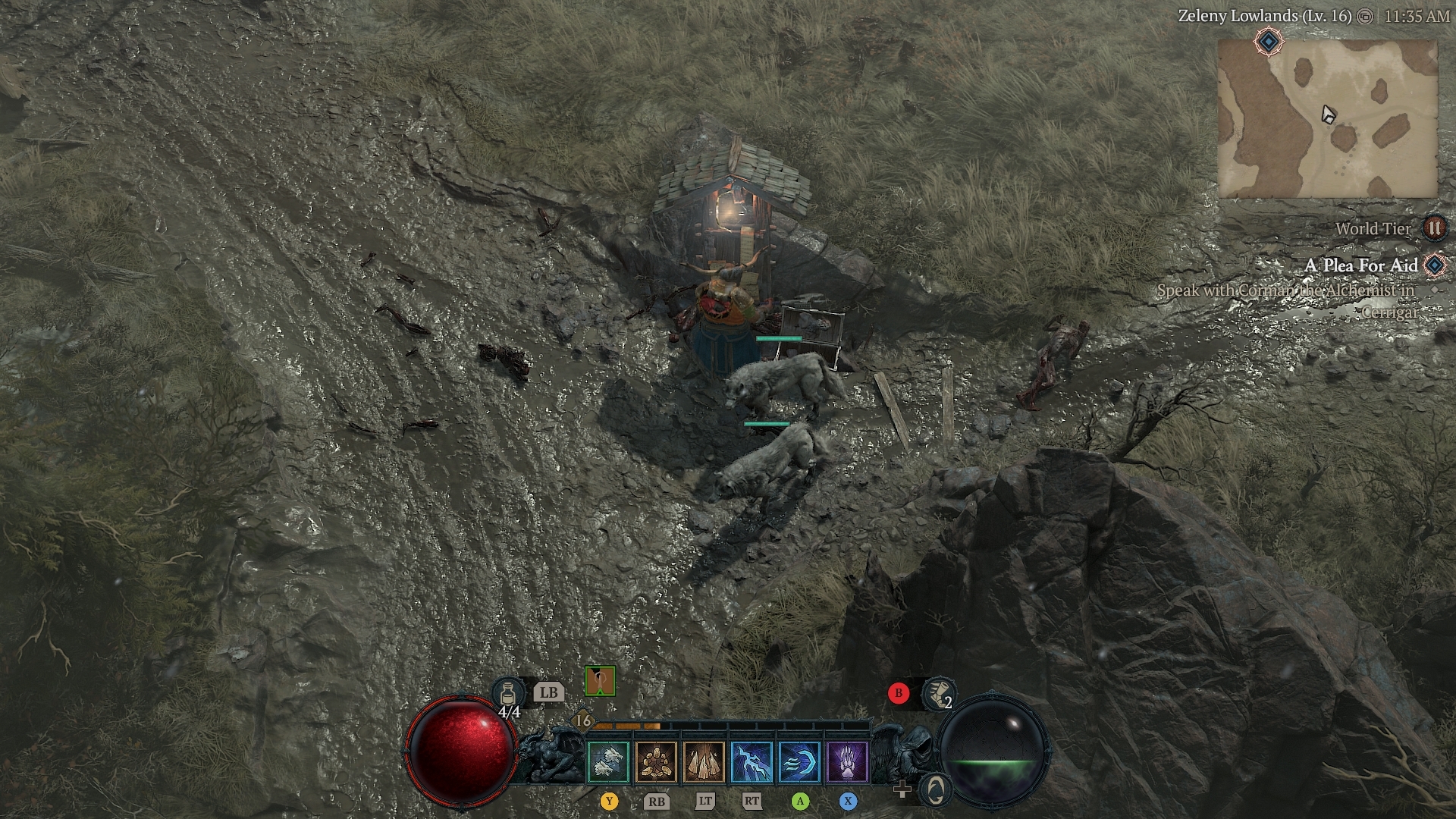1456x819 pixels.
Task: Click the level 16 badge on the skill bar
Action: click(x=582, y=720)
